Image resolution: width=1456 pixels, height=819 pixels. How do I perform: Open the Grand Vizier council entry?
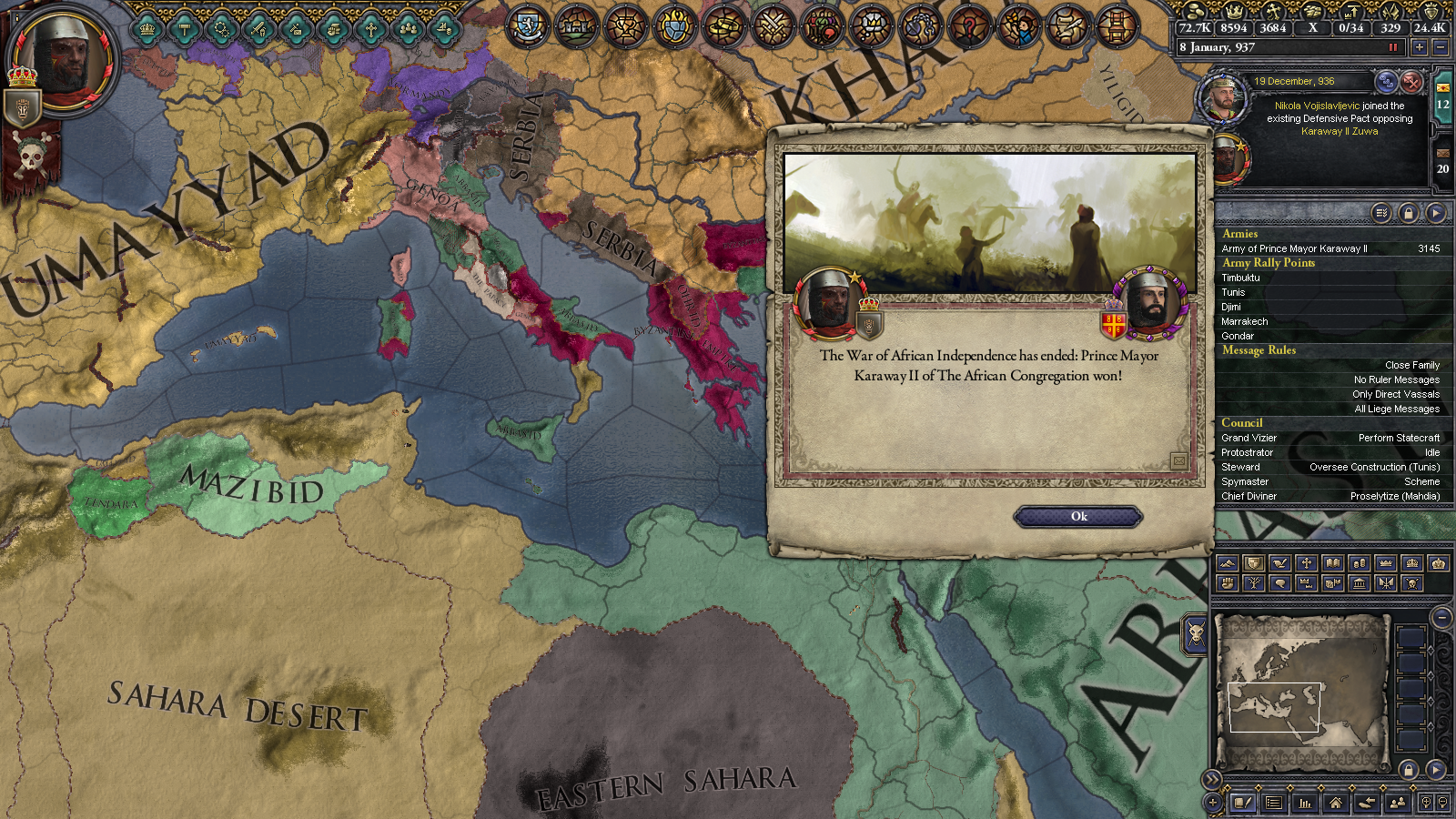[1249, 438]
